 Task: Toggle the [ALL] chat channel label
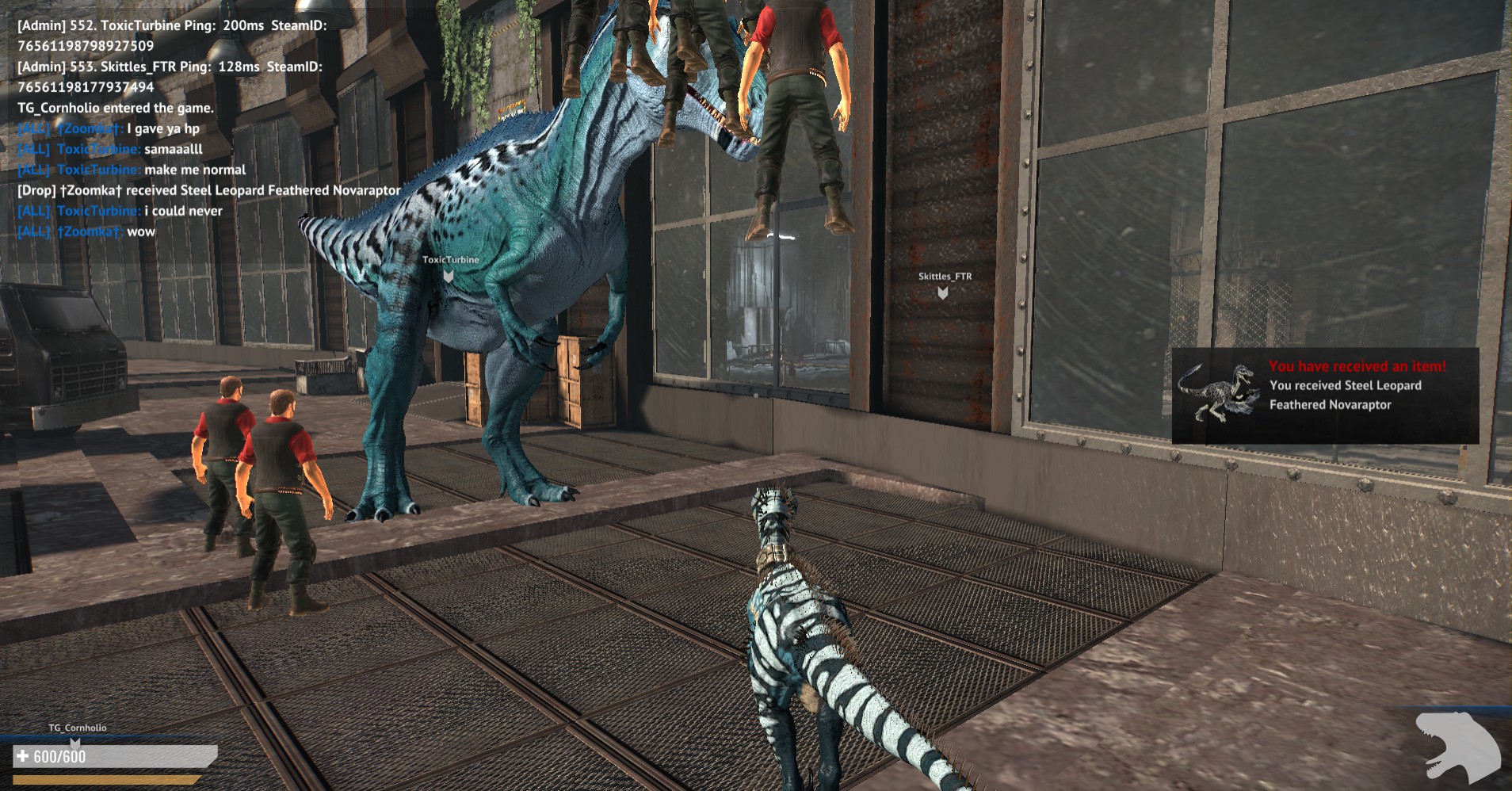tap(33, 128)
